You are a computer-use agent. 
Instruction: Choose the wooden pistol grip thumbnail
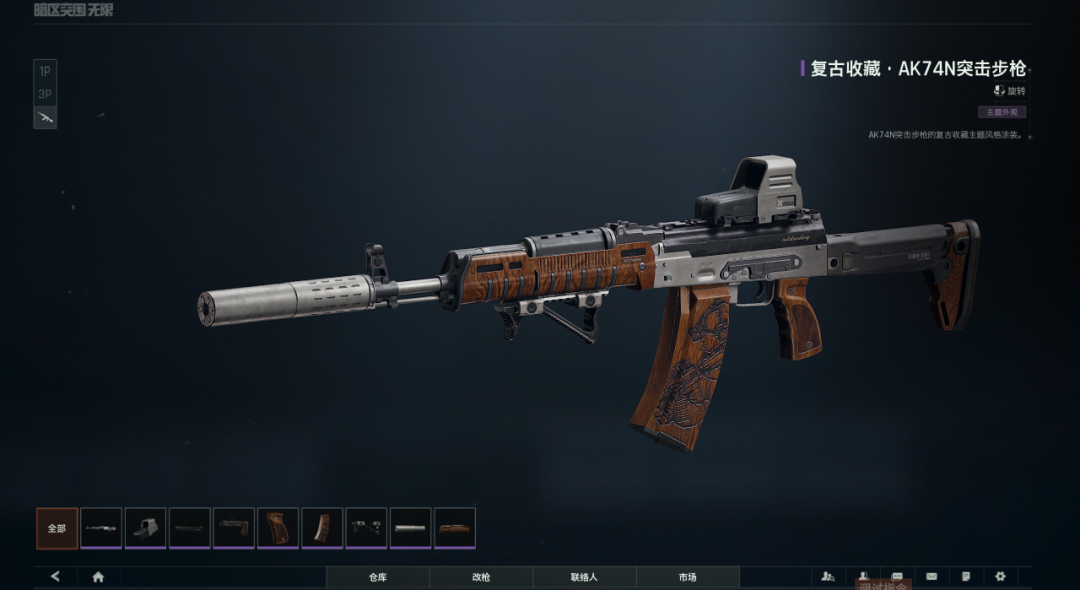pos(278,528)
